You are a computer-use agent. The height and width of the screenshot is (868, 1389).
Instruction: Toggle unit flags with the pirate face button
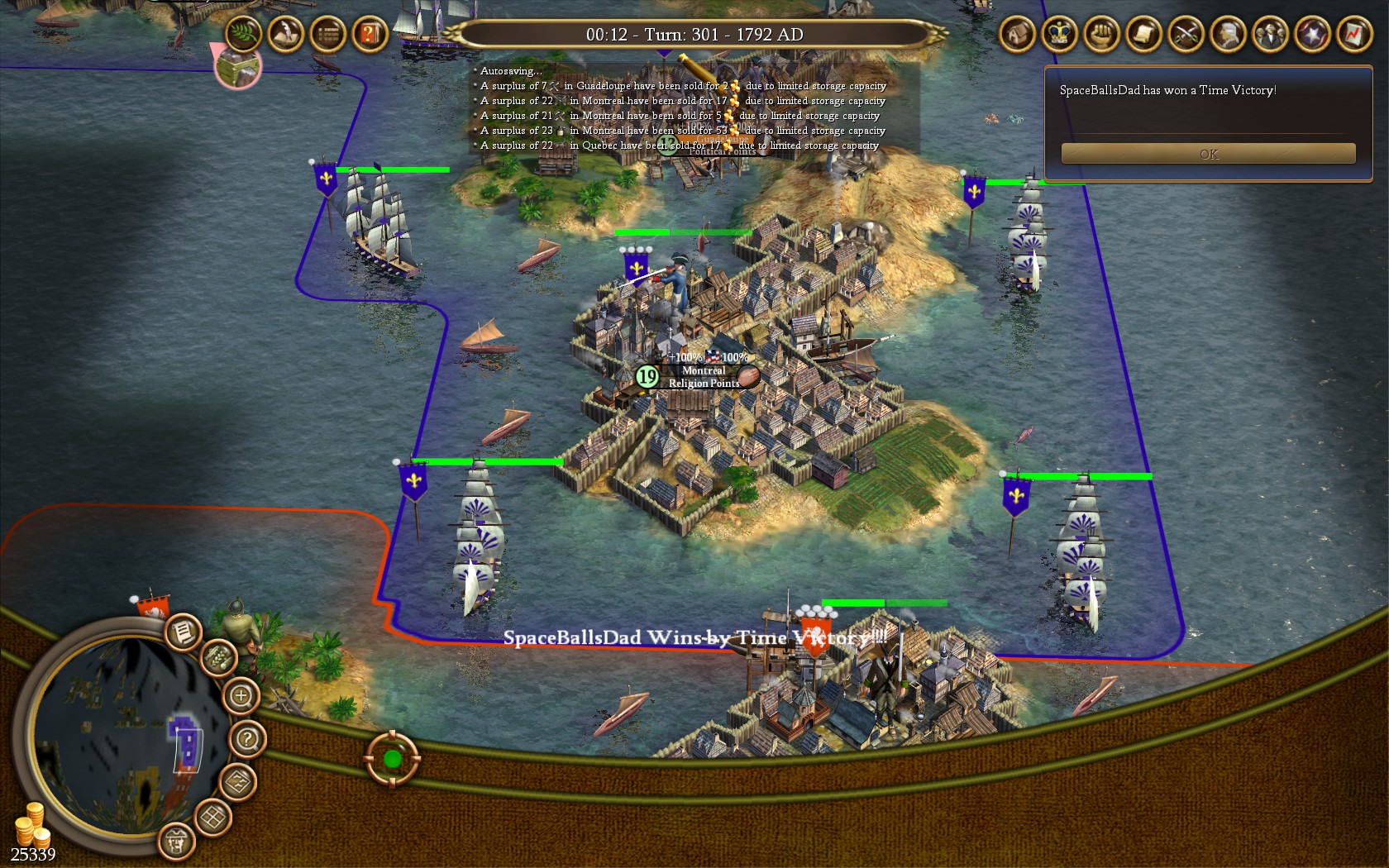pyautogui.click(x=177, y=842)
